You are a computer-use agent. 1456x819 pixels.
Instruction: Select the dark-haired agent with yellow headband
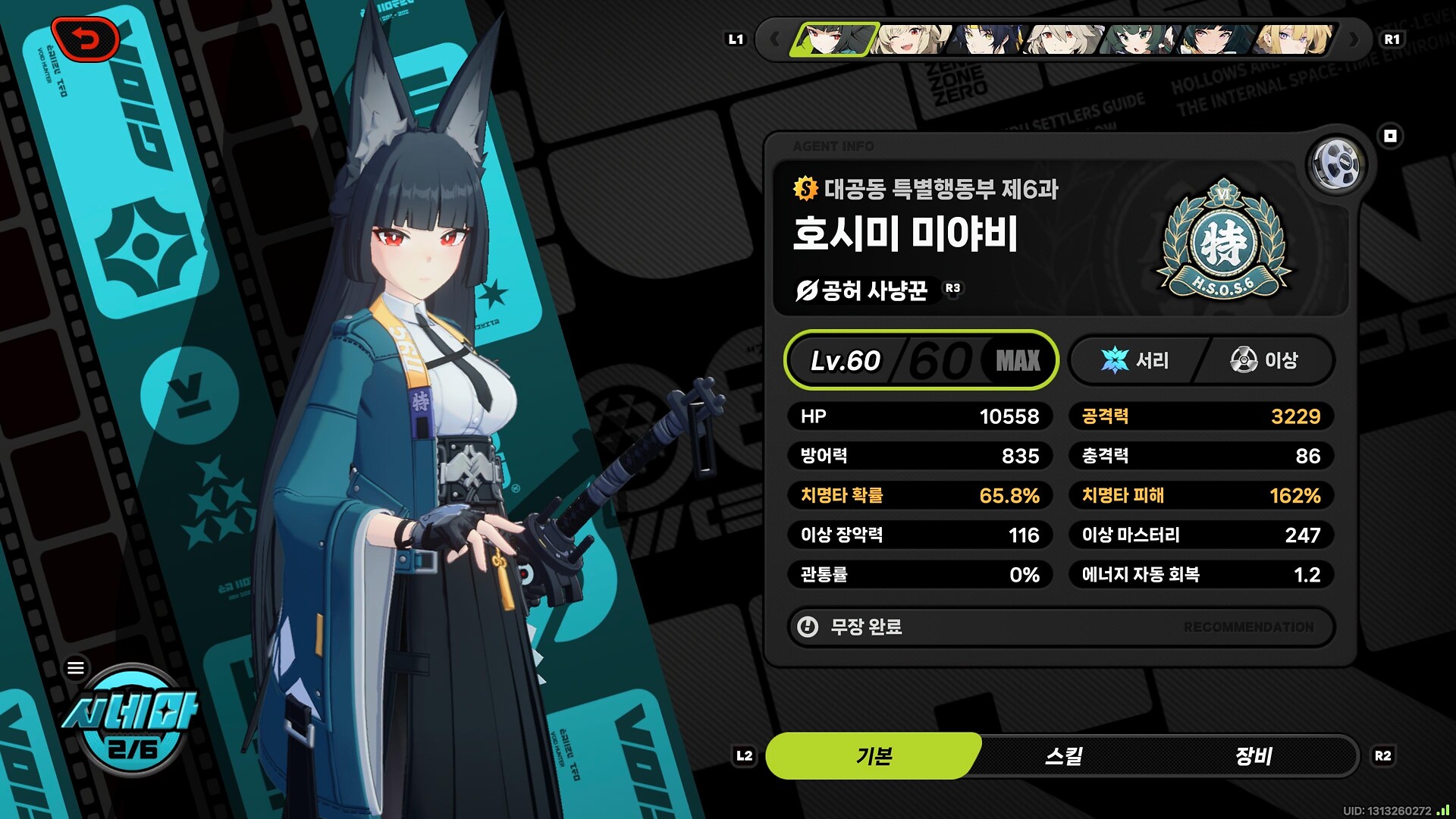[987, 39]
